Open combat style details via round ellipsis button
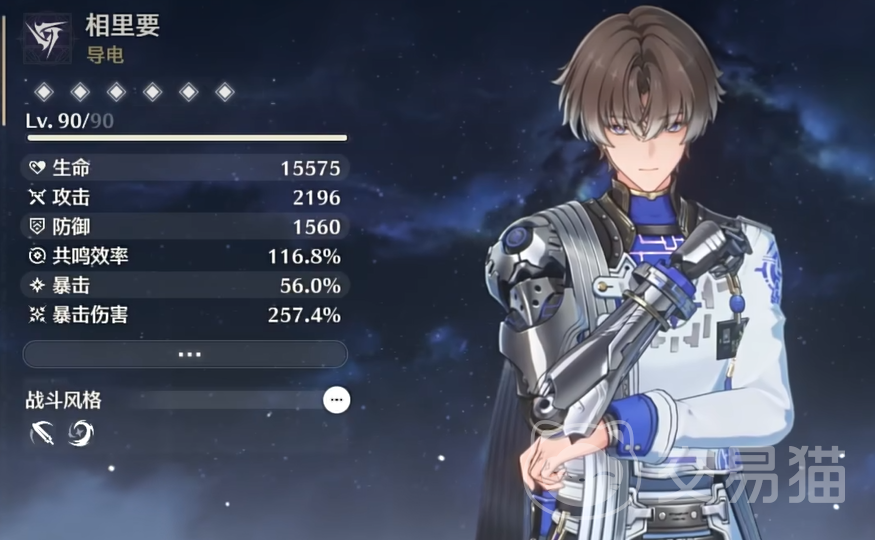 (337, 400)
